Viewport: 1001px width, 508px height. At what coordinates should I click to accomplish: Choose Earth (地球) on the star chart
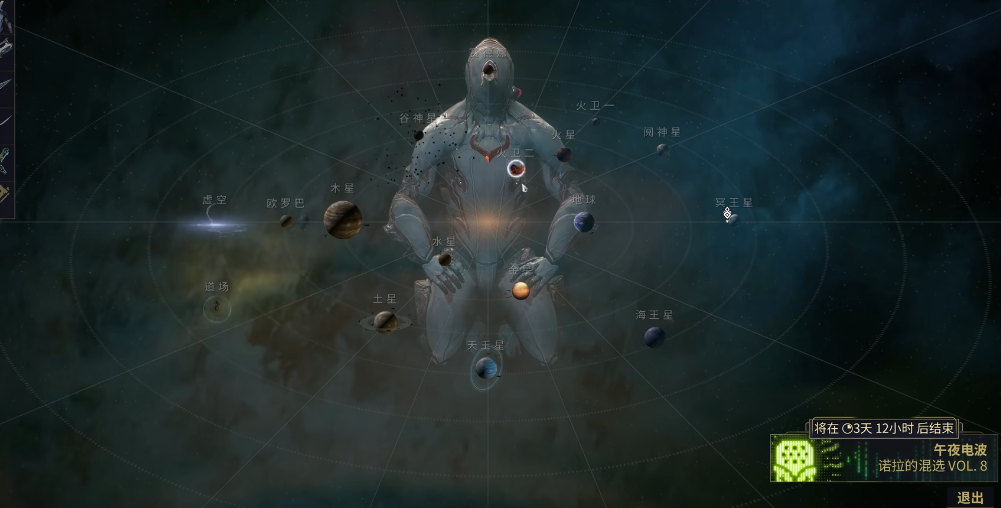click(x=584, y=222)
